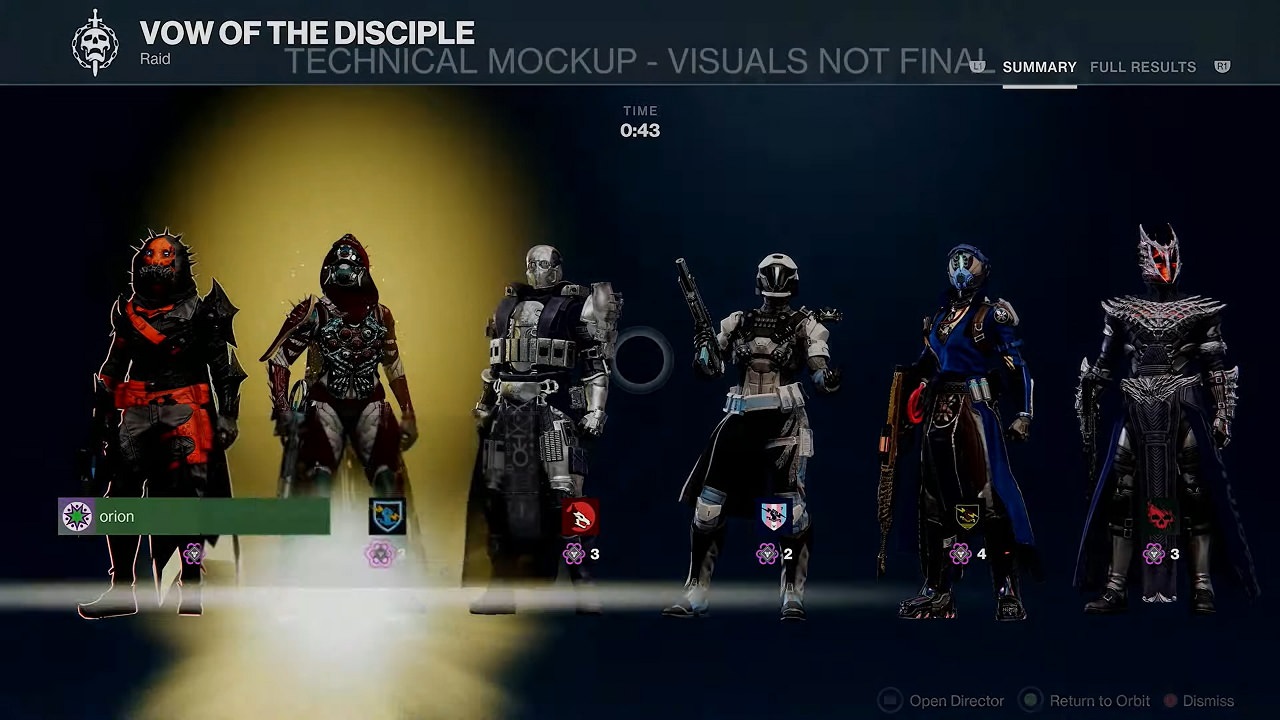1280x720 pixels.
Task: Choose the red emblem with white creature
Action: point(580,517)
